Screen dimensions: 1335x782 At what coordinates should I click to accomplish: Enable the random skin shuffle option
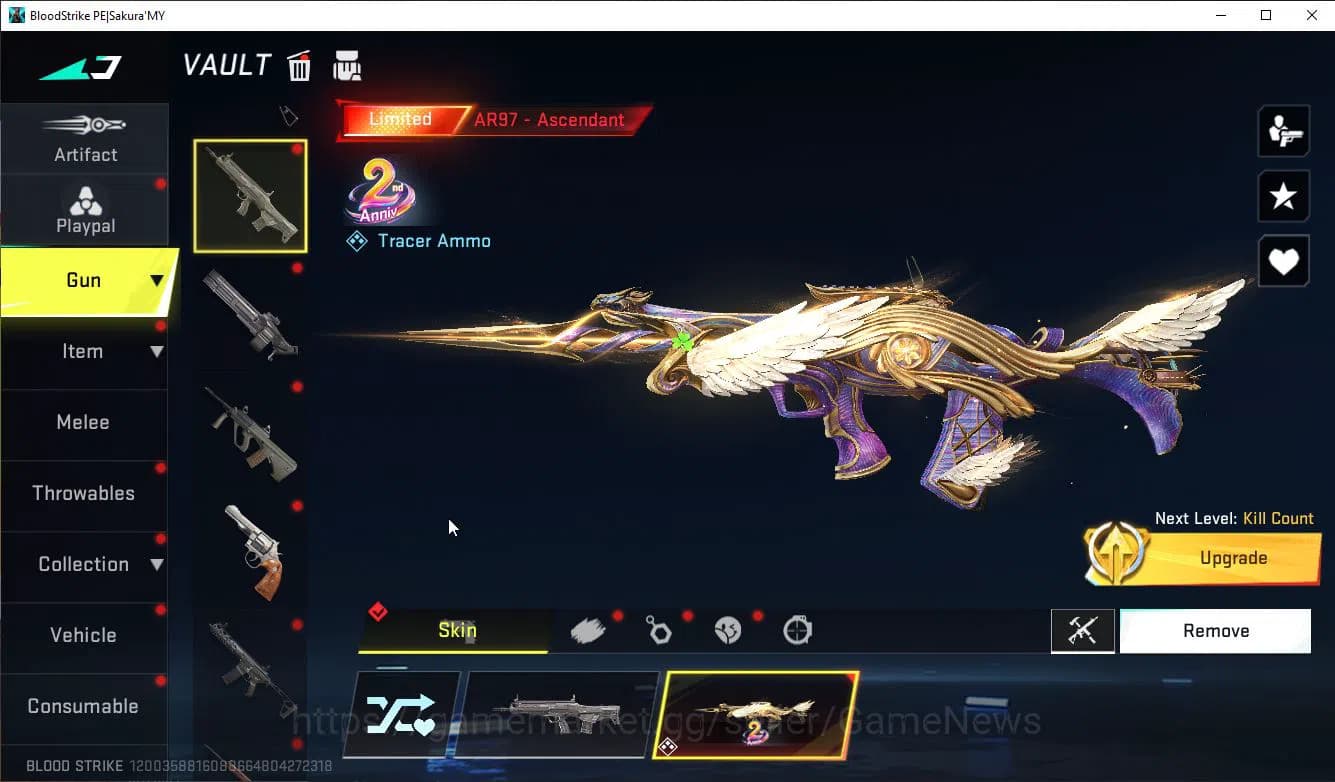[401, 713]
